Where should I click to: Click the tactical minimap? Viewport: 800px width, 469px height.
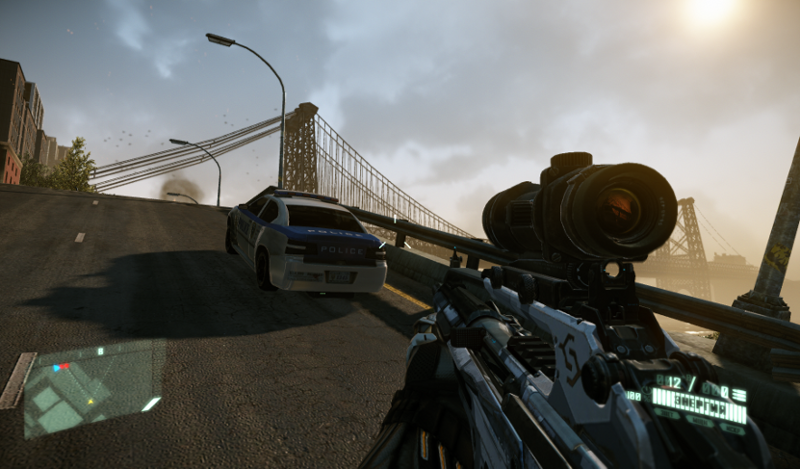(x=94, y=388)
